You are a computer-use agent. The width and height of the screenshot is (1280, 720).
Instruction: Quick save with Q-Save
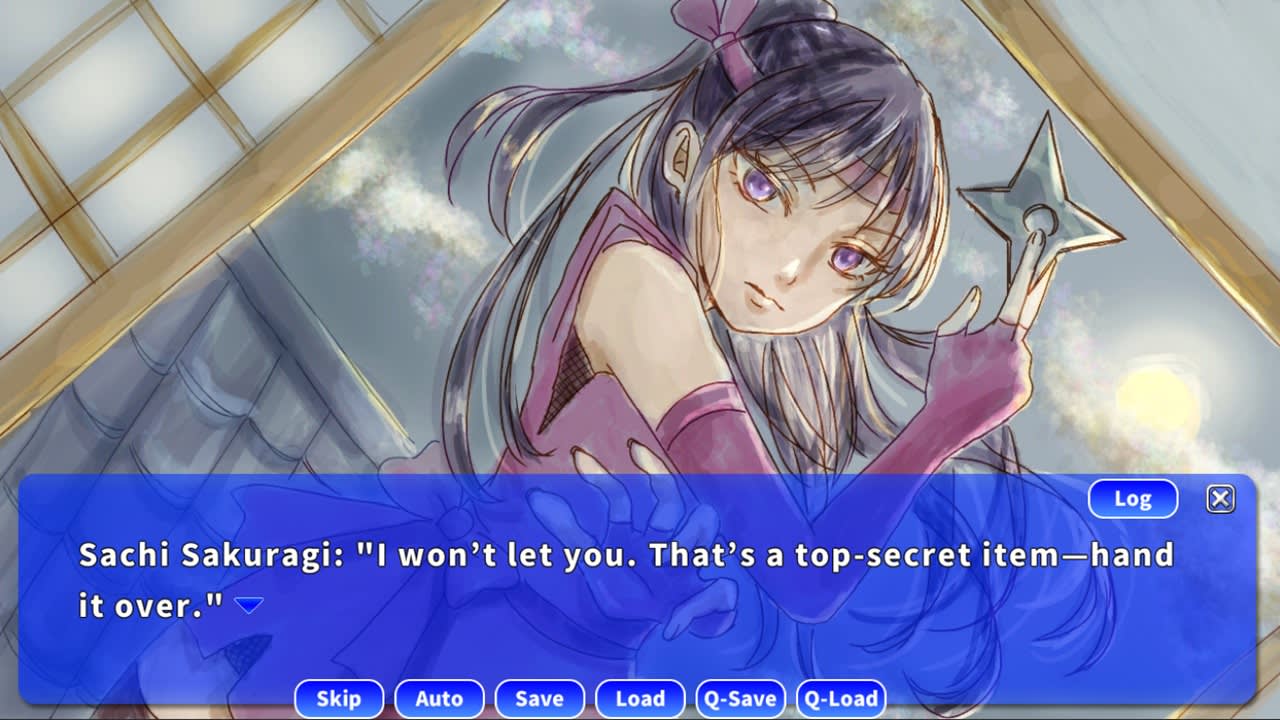(x=740, y=698)
